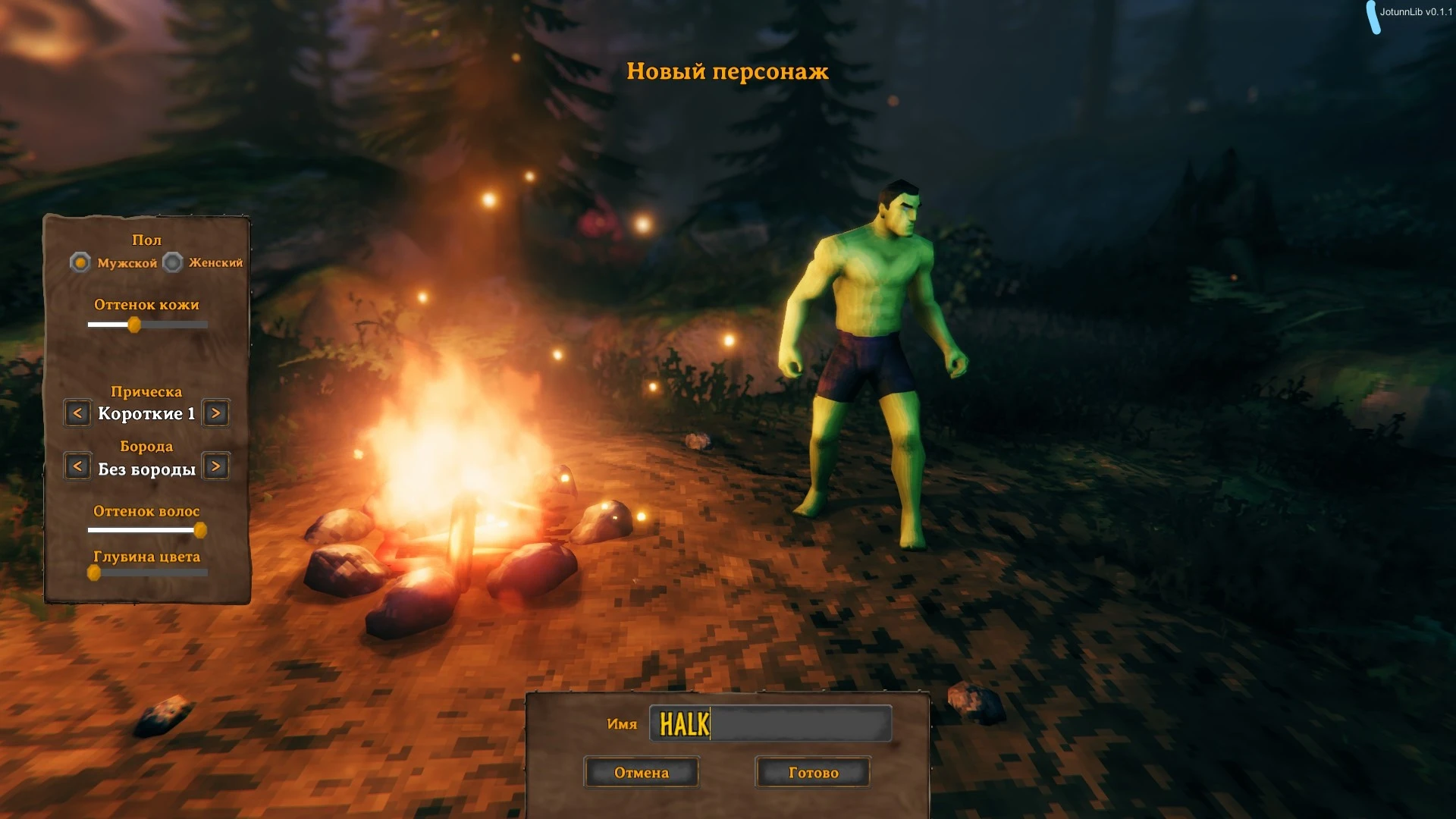1456x819 pixels.
Task: Click the Пол section header
Action: (147, 240)
